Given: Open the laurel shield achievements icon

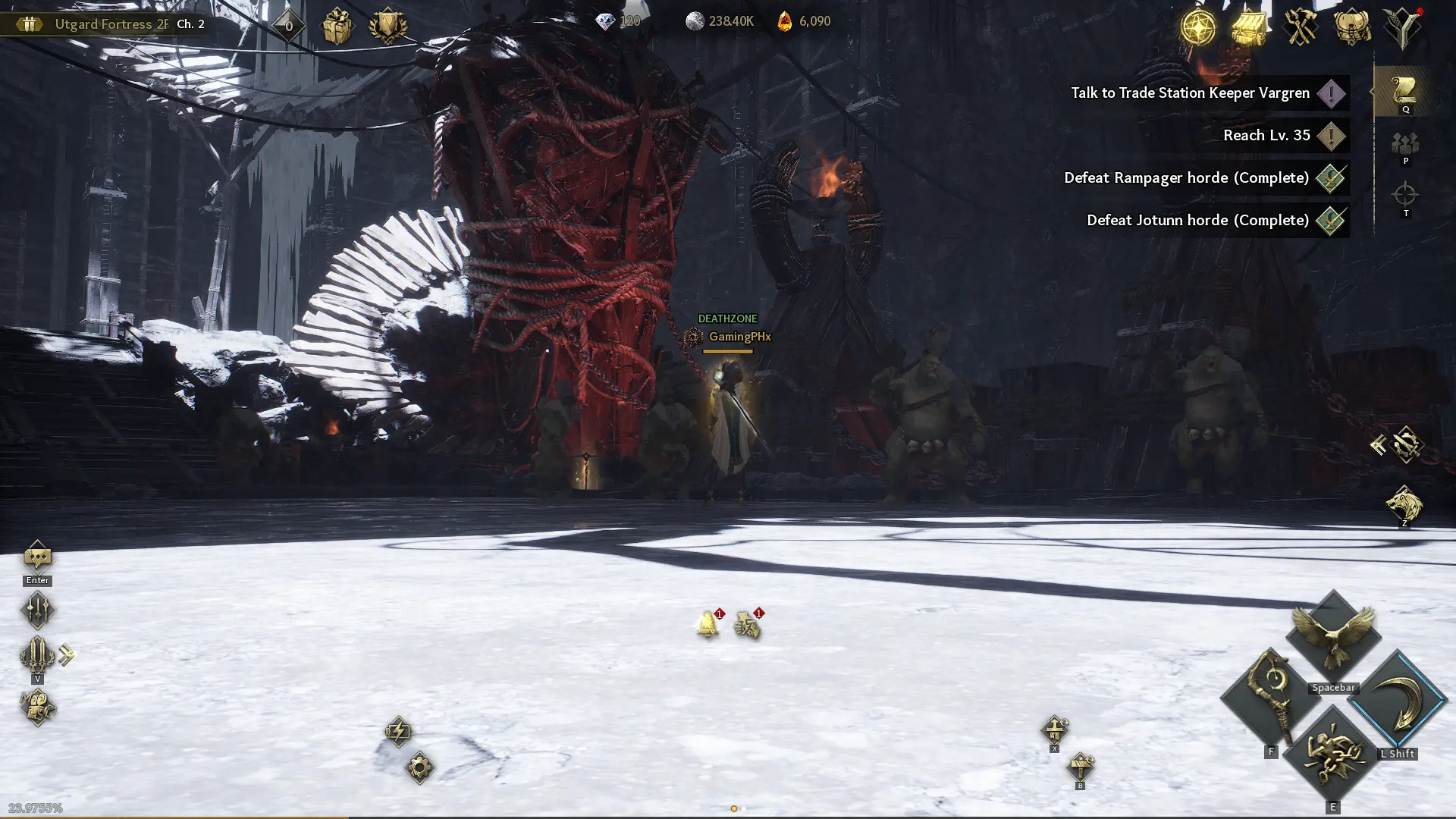Looking at the screenshot, I should [388, 27].
